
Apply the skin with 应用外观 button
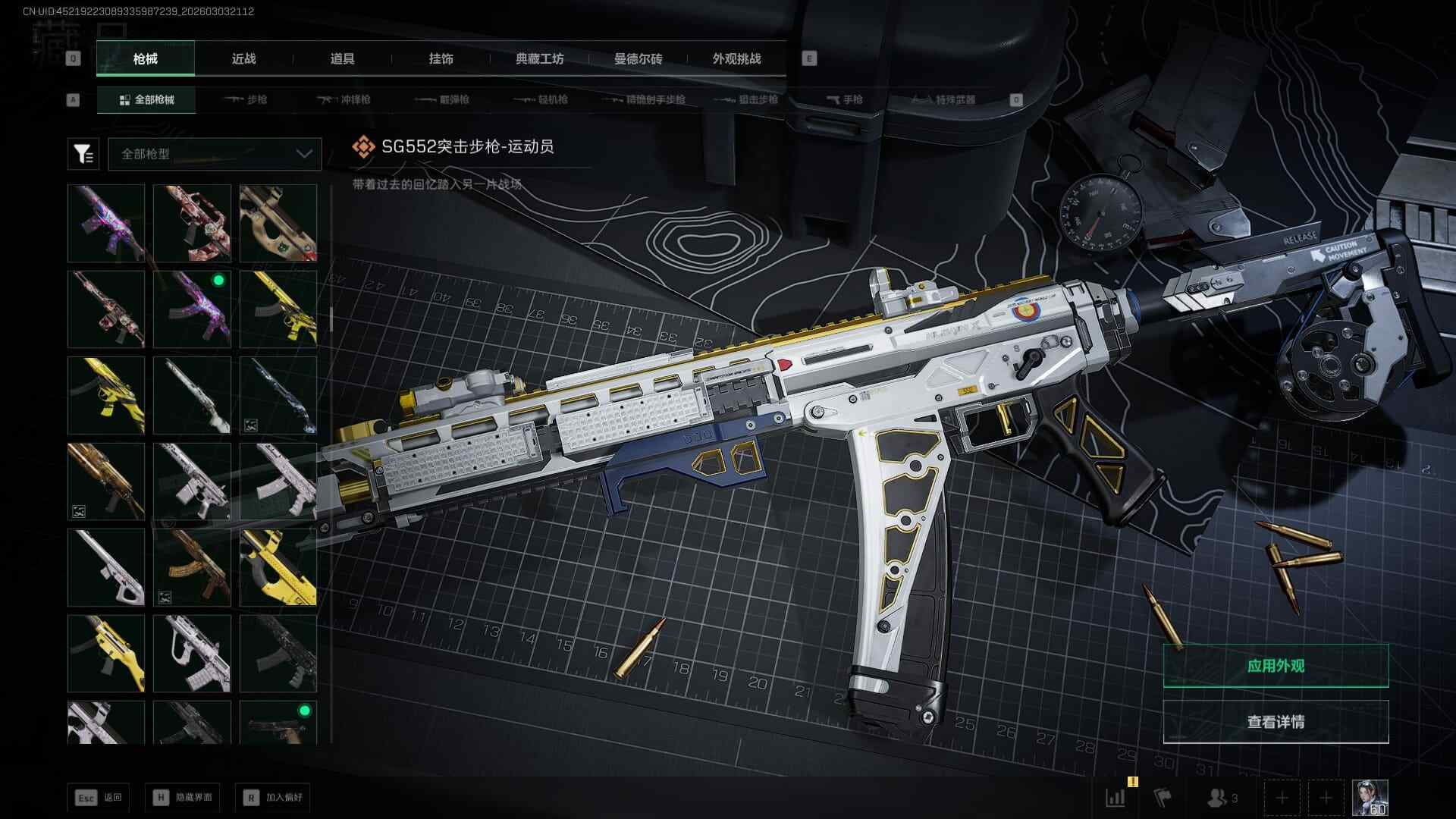click(x=1276, y=666)
